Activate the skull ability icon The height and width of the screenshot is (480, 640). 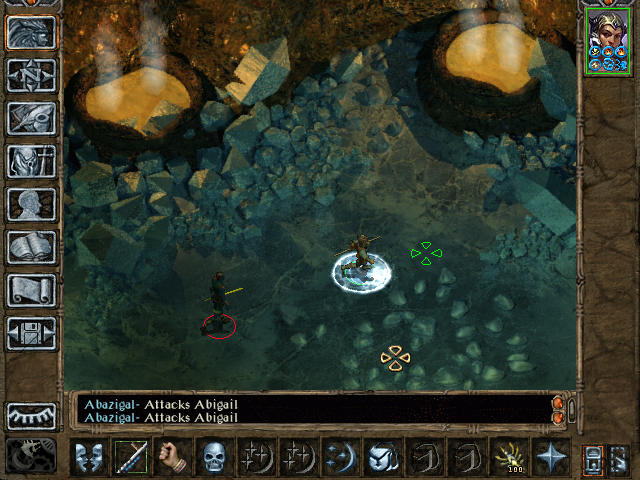pyautogui.click(x=215, y=457)
